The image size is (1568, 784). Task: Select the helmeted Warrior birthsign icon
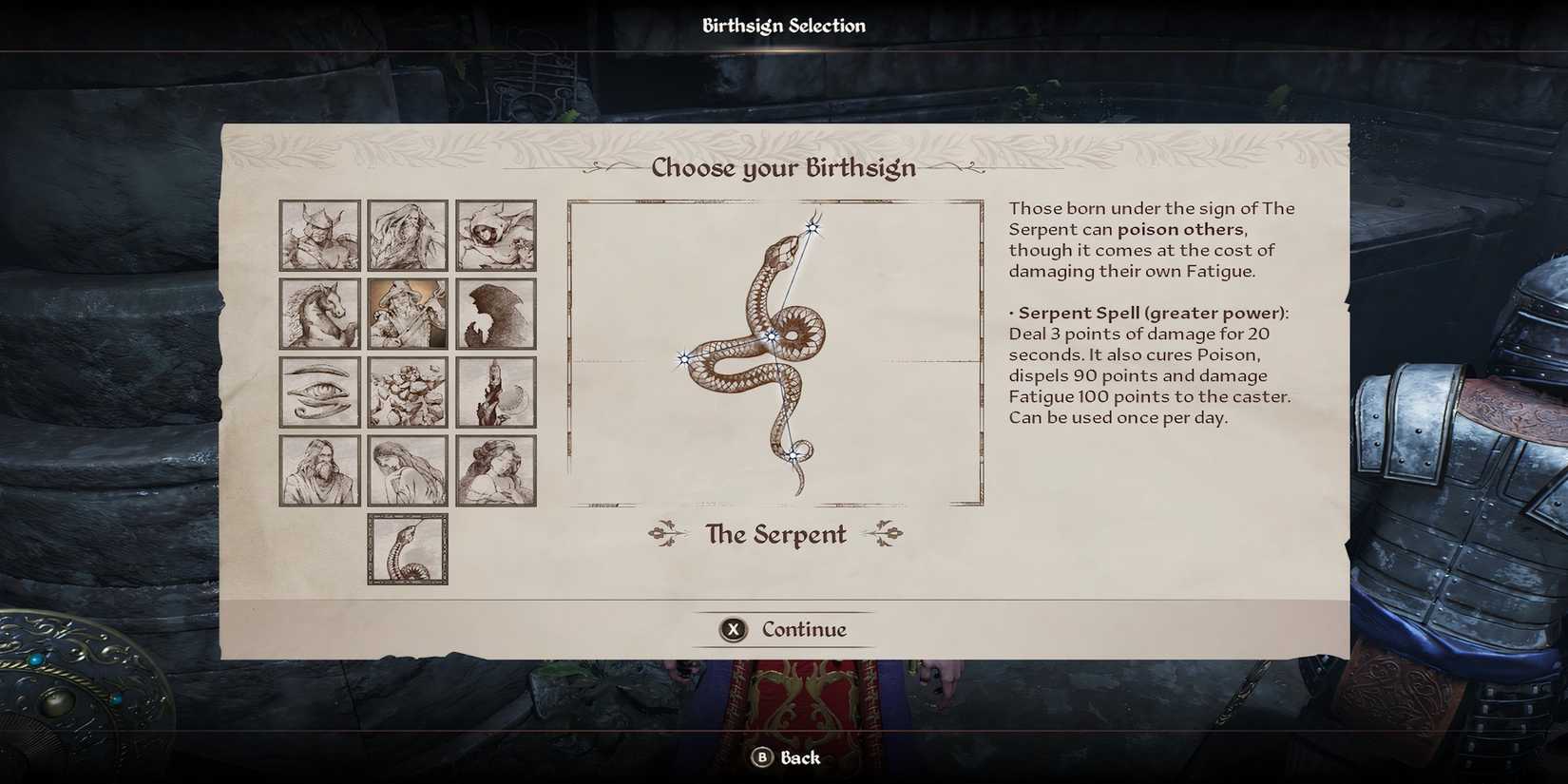coord(318,235)
